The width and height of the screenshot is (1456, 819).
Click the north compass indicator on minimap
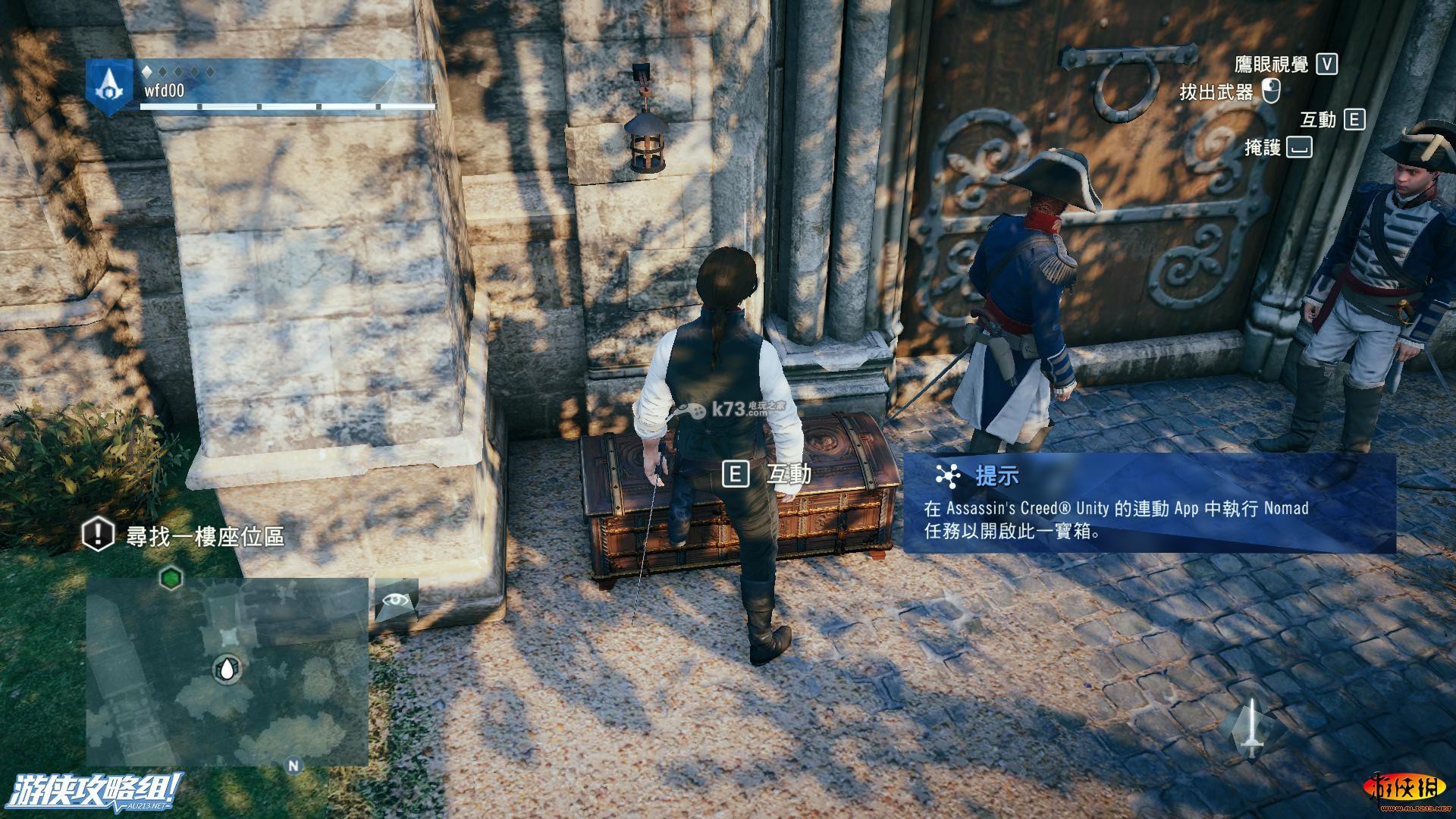[293, 766]
